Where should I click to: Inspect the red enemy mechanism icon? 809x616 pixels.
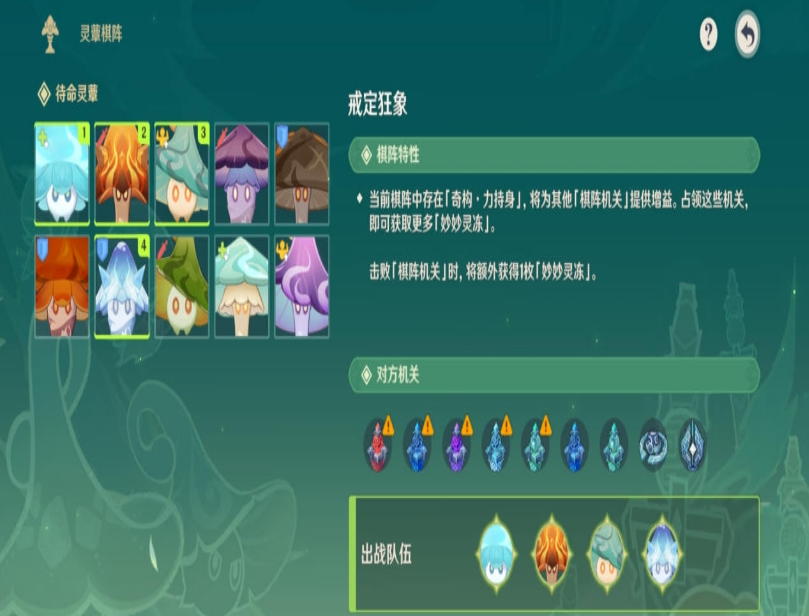coord(378,444)
